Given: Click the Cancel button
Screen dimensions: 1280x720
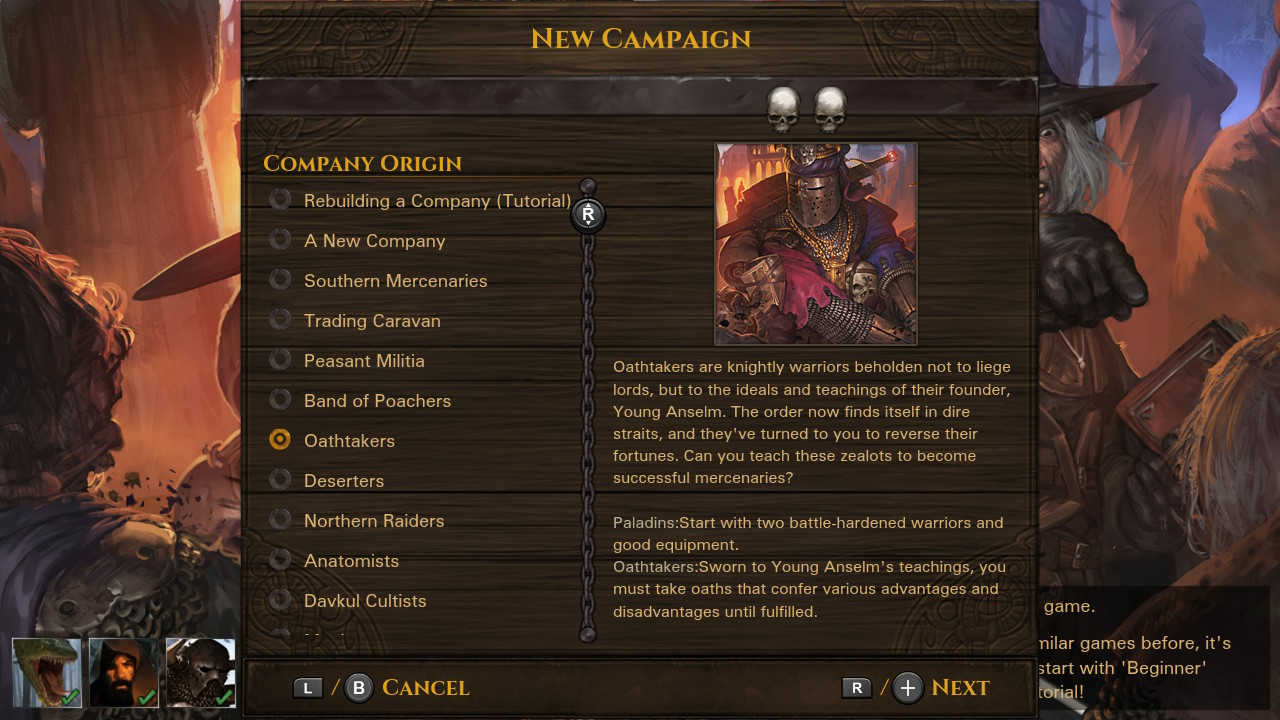Looking at the screenshot, I should [425, 688].
